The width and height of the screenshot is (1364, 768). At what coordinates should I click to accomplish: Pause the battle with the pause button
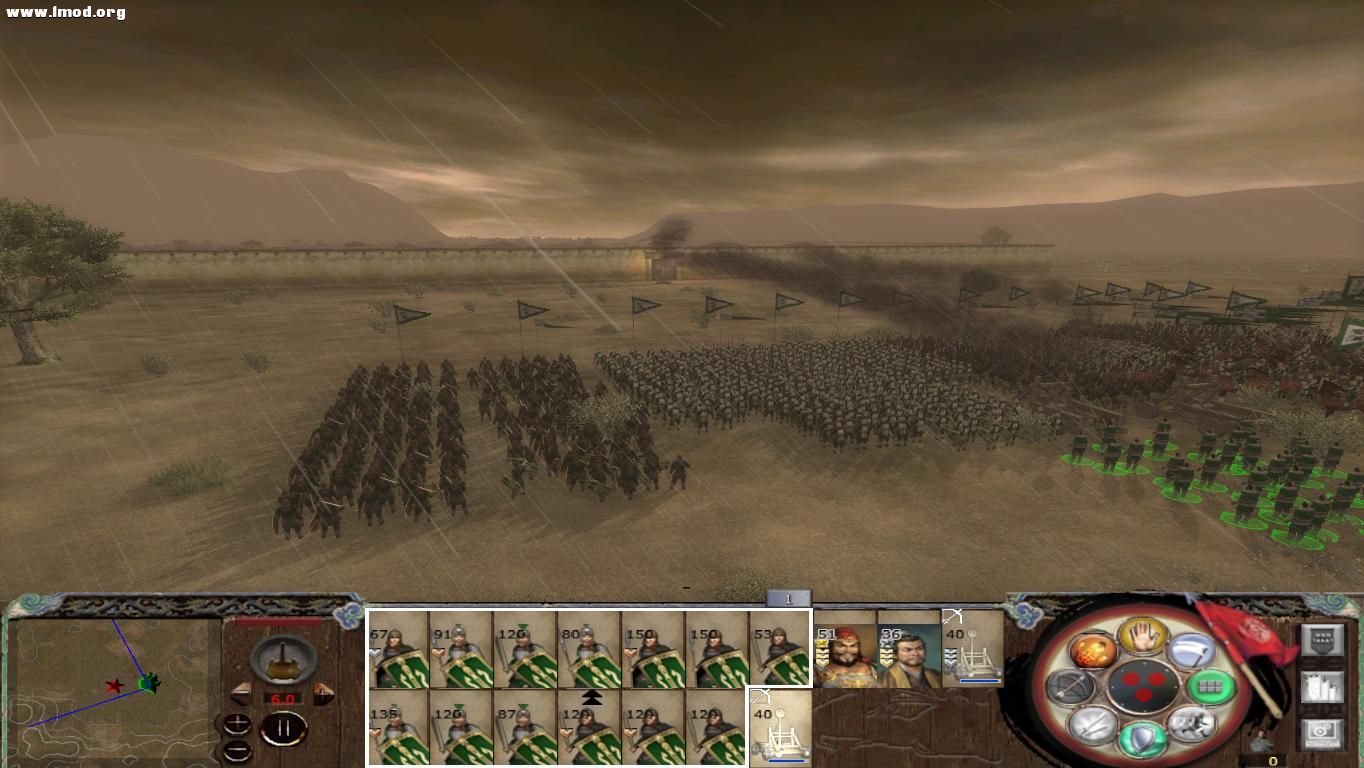(x=285, y=727)
